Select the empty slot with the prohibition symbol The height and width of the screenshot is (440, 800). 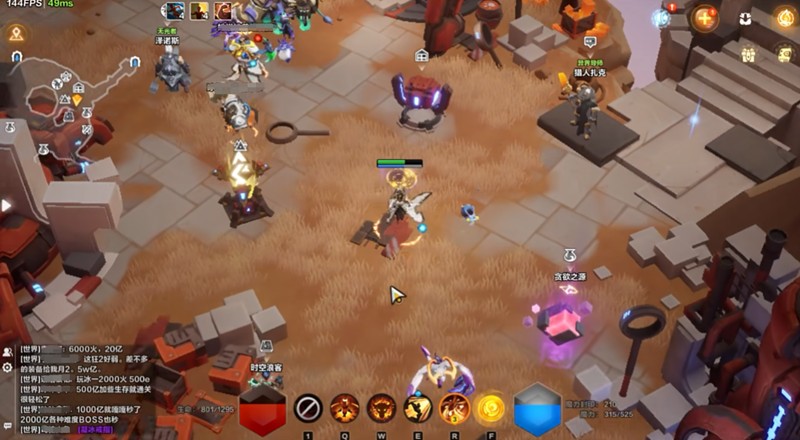(x=308, y=408)
